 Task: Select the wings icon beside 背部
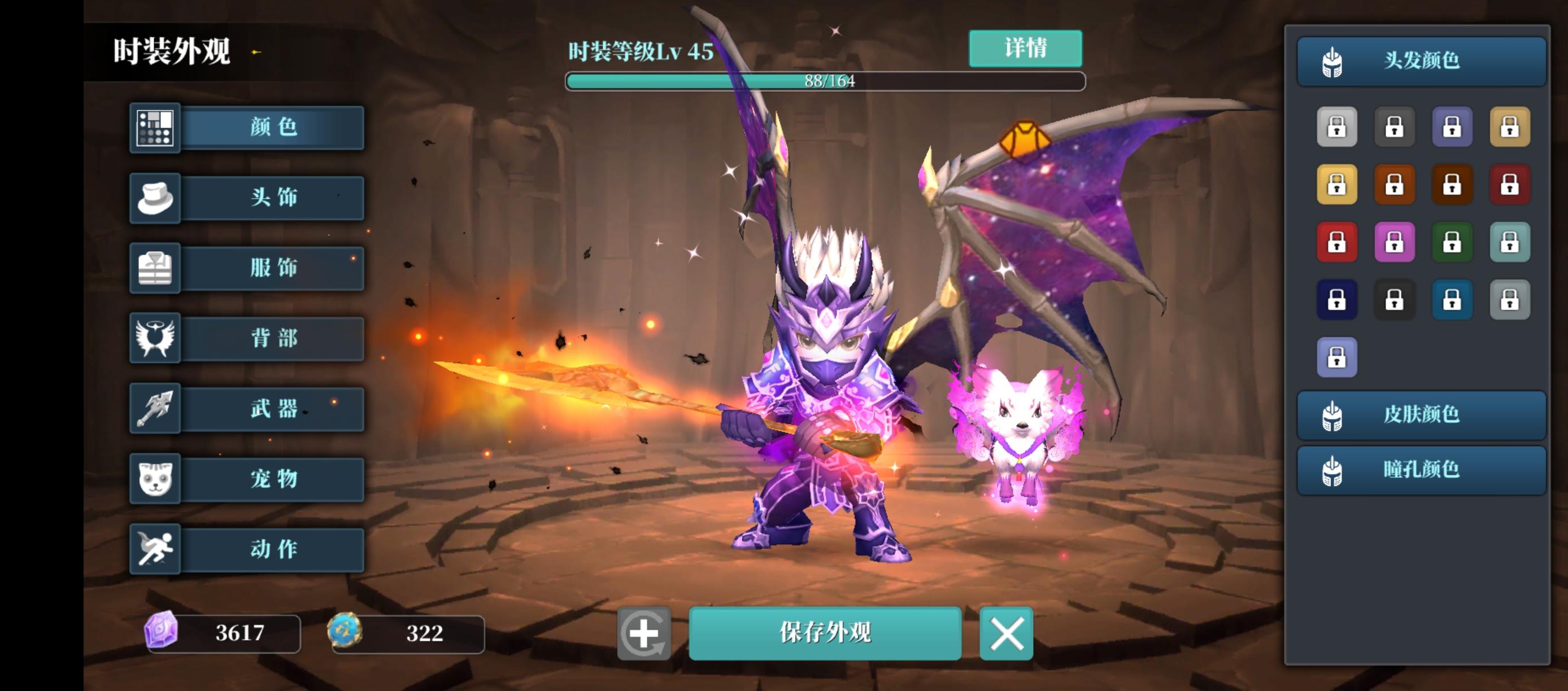155,339
